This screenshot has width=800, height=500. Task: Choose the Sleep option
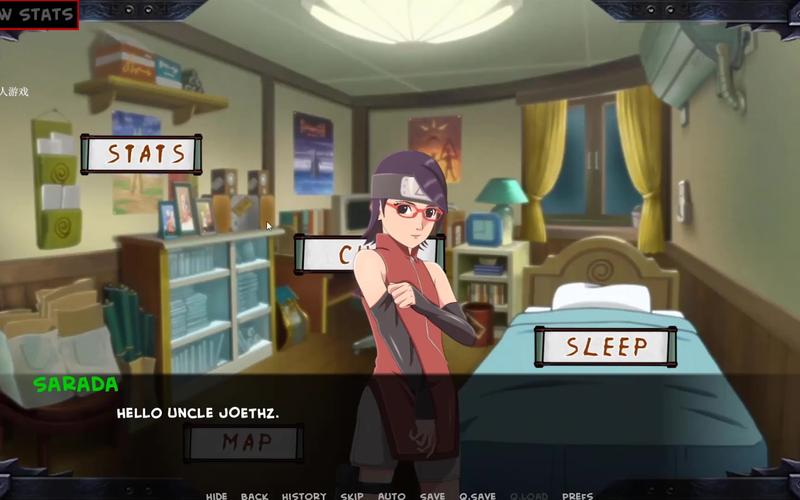tap(605, 347)
